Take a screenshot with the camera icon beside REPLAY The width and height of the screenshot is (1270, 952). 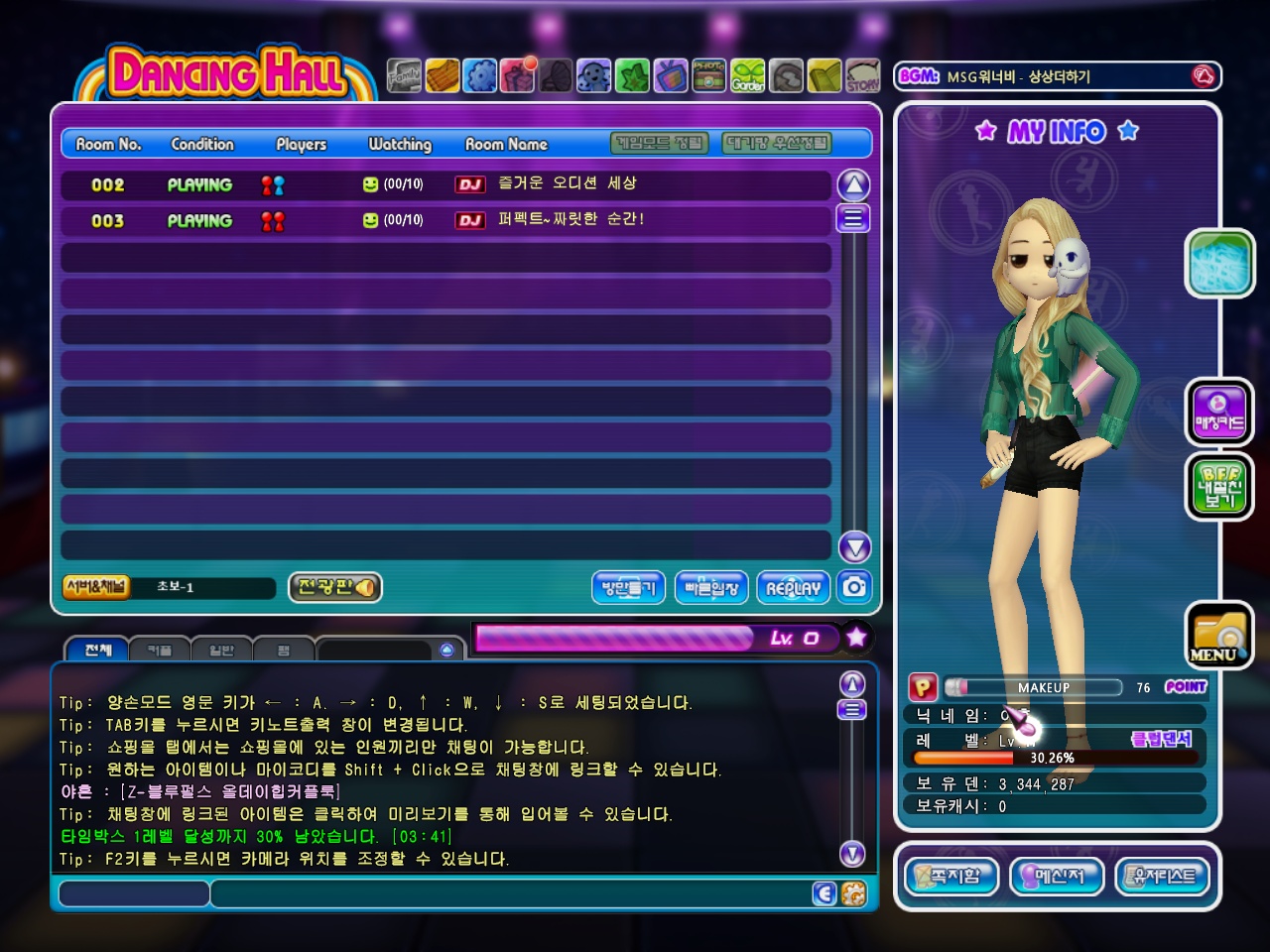pos(852,587)
